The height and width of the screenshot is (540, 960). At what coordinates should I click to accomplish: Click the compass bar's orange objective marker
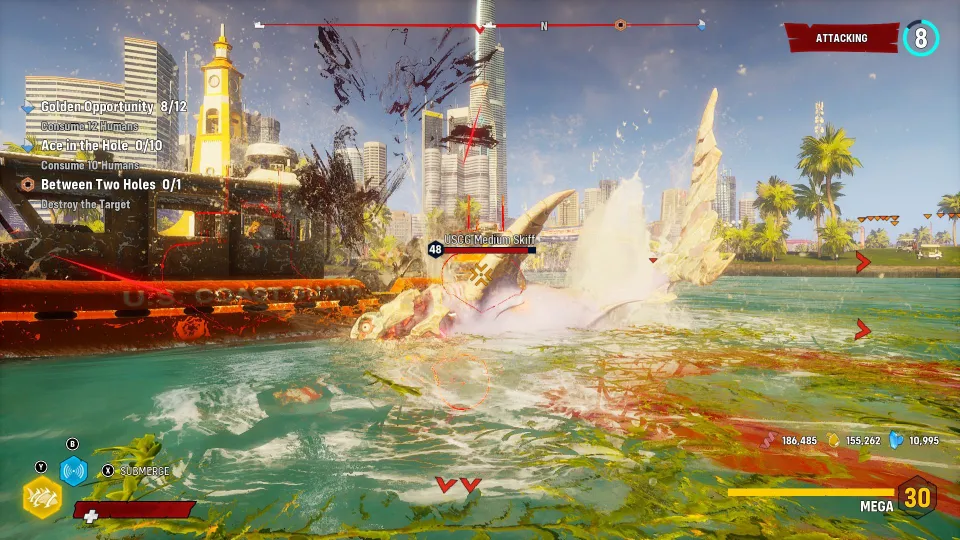coord(620,25)
